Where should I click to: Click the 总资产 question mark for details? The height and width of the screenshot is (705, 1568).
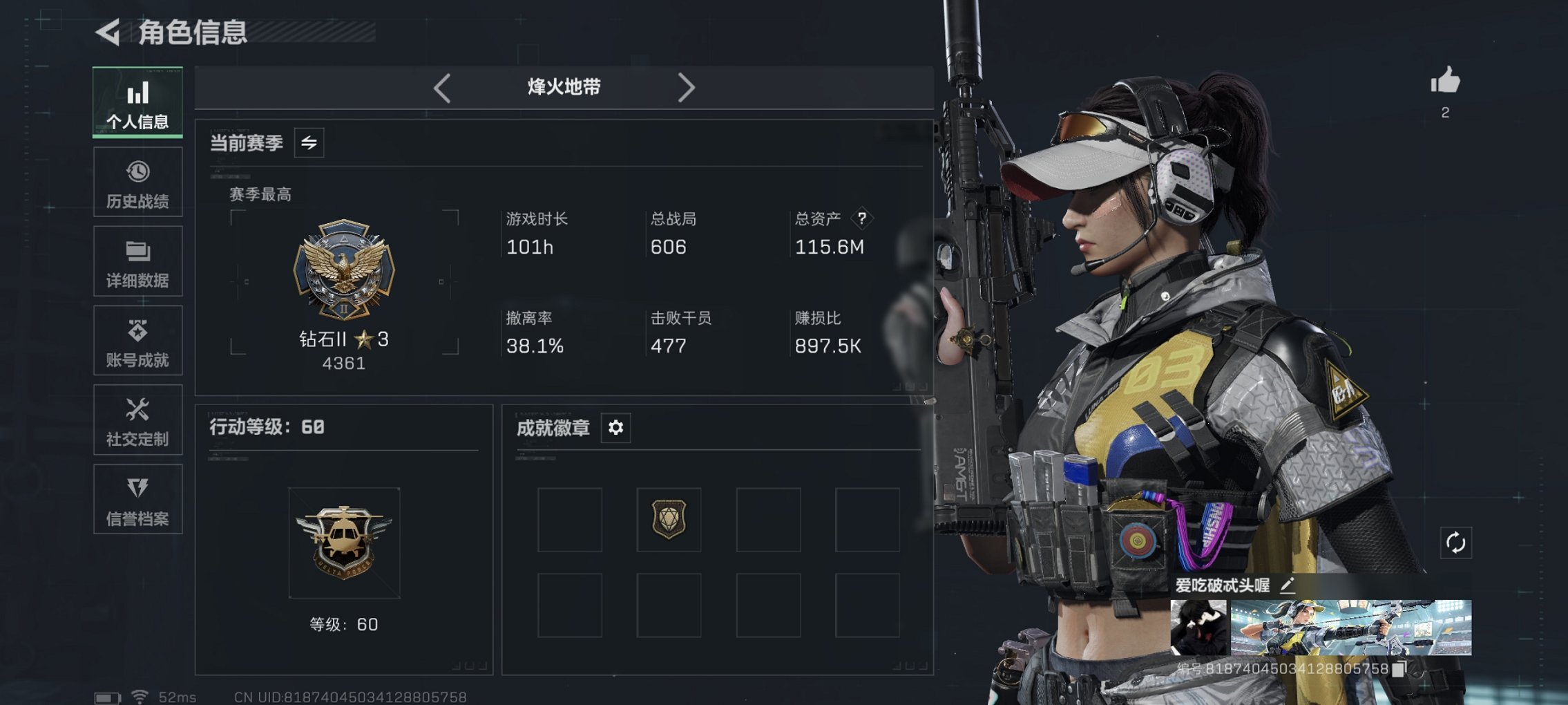pos(861,219)
